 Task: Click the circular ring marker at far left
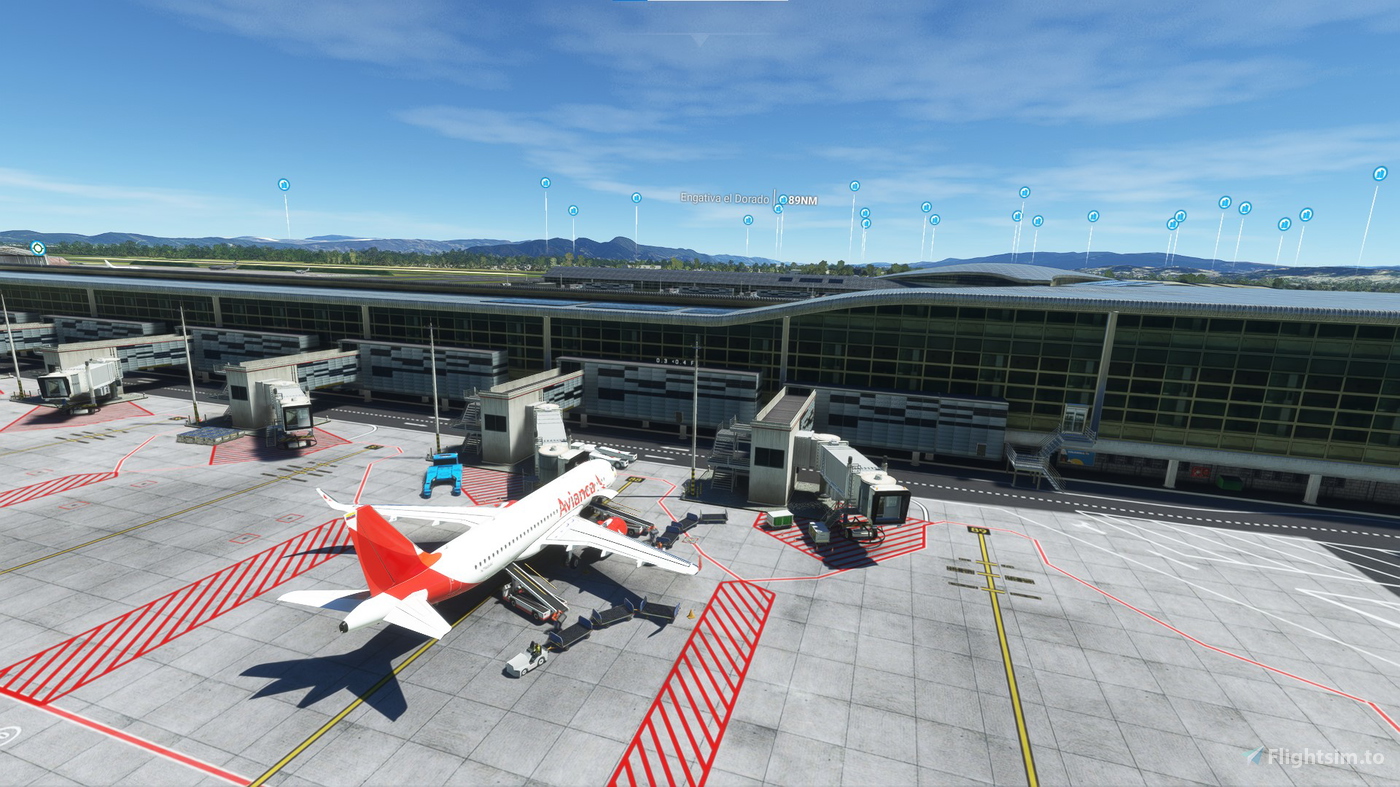tap(38, 248)
